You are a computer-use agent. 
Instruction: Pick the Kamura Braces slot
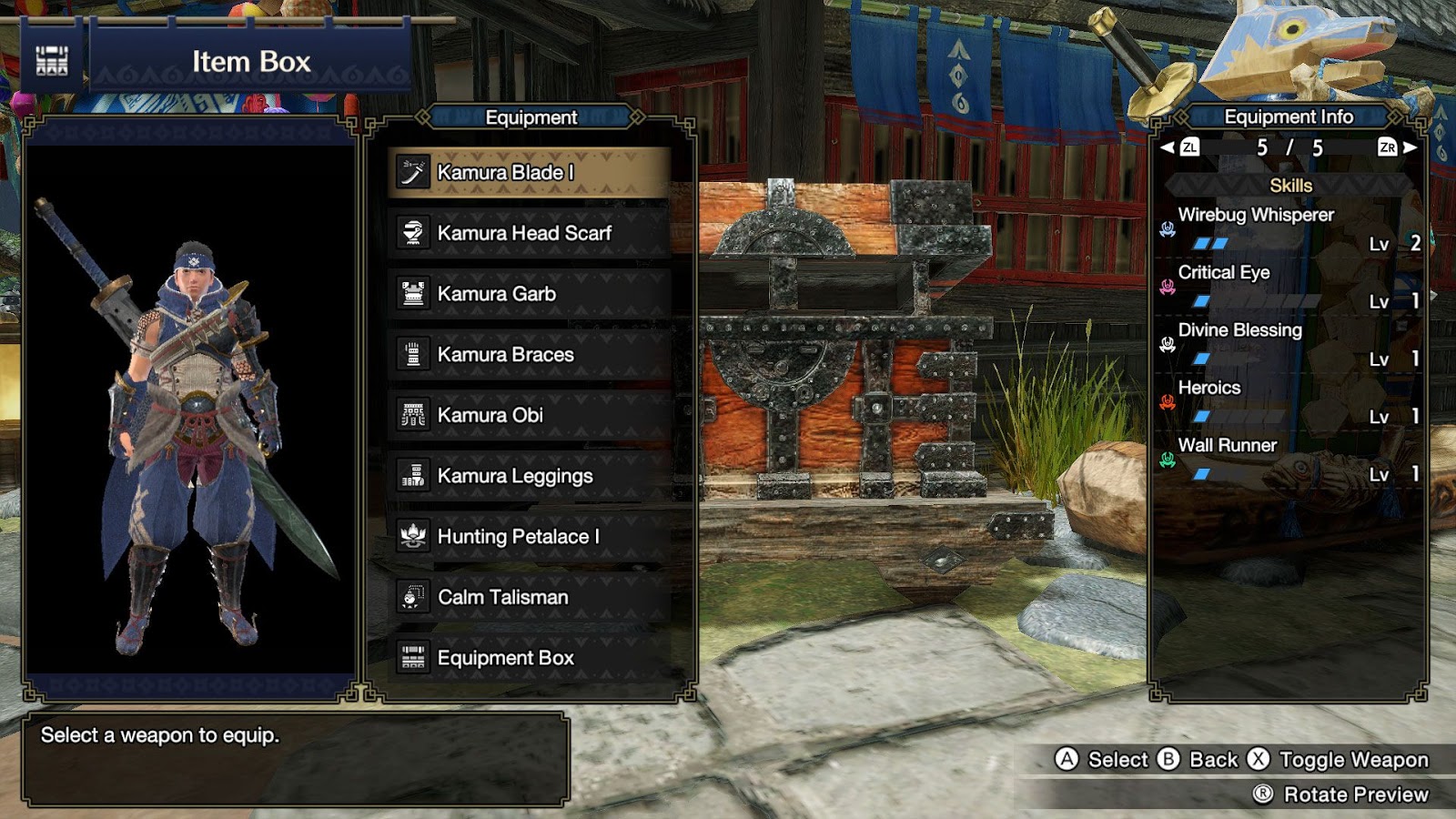(x=530, y=355)
